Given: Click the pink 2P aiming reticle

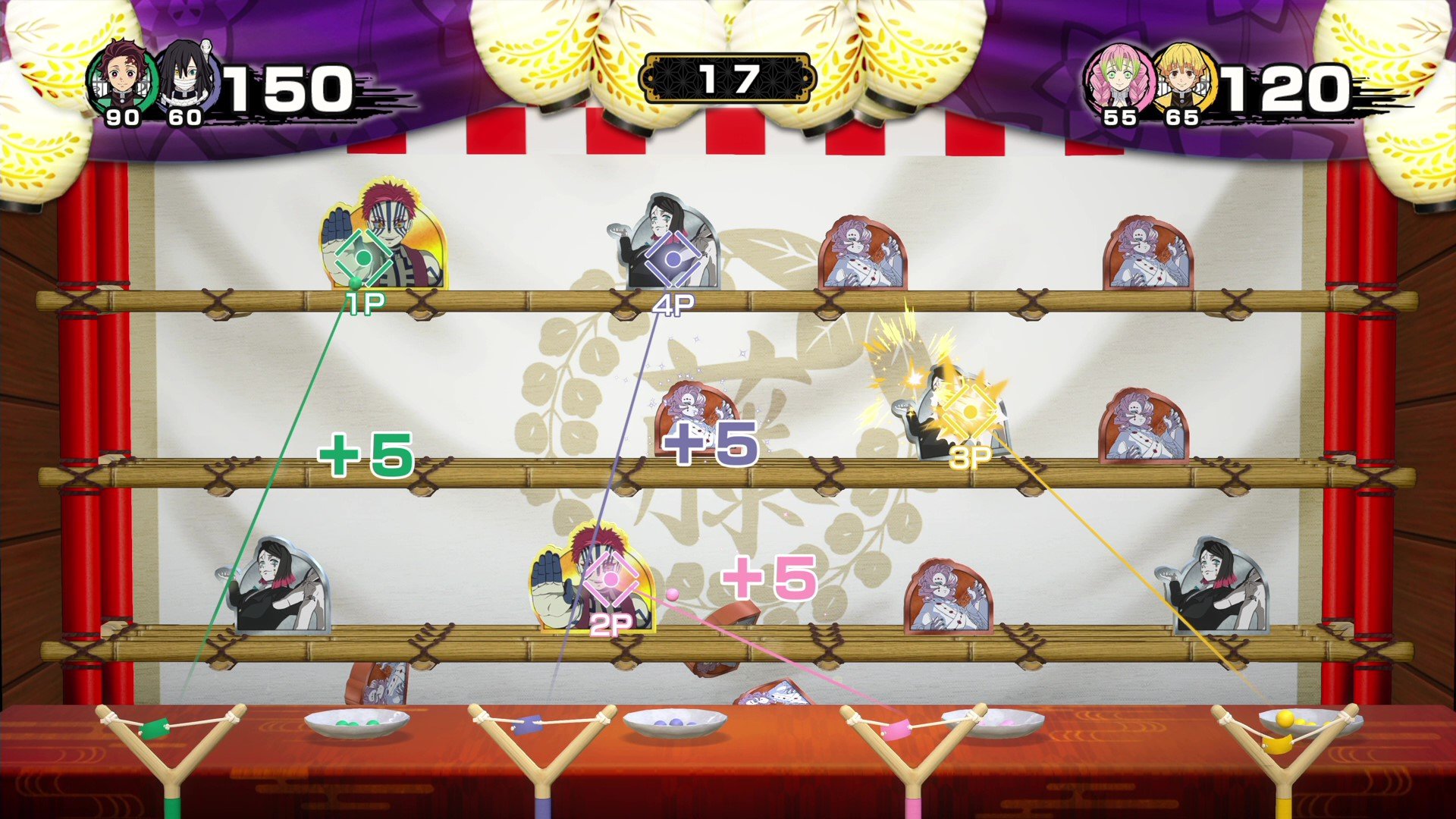Looking at the screenshot, I should tap(613, 581).
